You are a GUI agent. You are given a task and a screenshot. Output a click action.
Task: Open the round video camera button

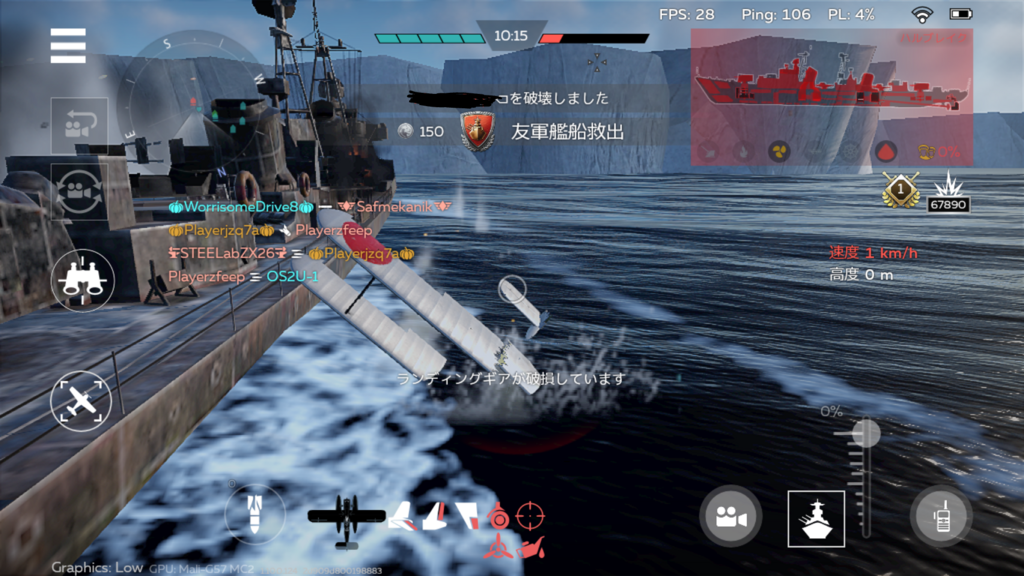(x=730, y=516)
